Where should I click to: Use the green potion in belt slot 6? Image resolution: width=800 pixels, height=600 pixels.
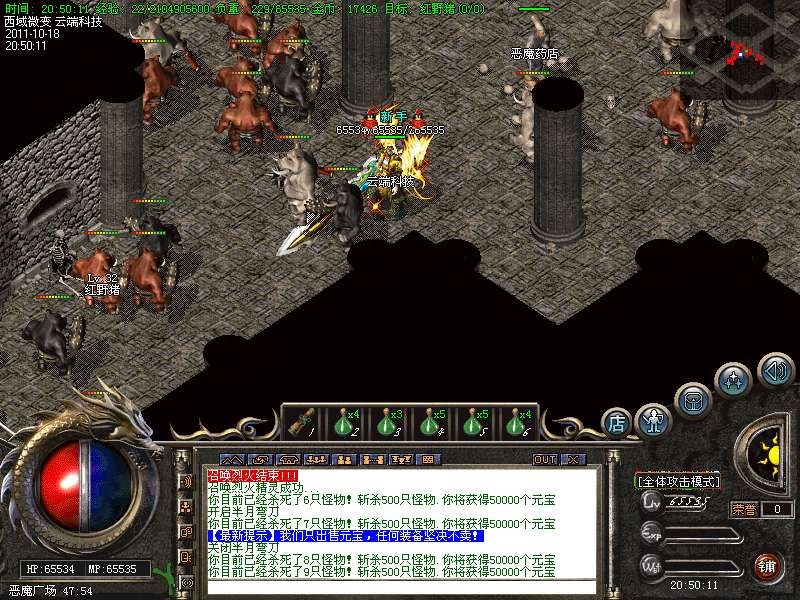point(518,422)
